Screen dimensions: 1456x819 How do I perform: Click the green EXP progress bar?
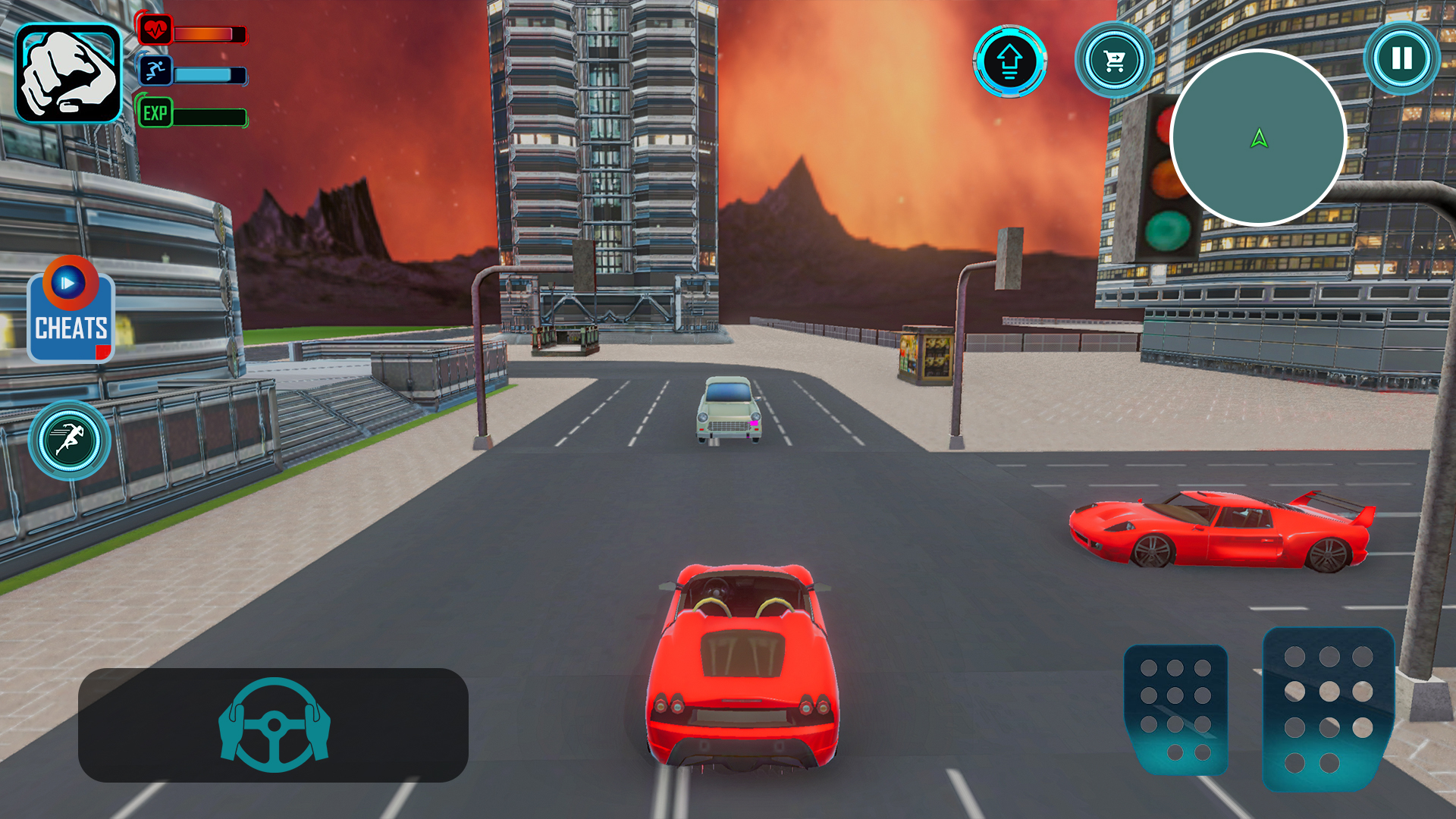(x=209, y=118)
